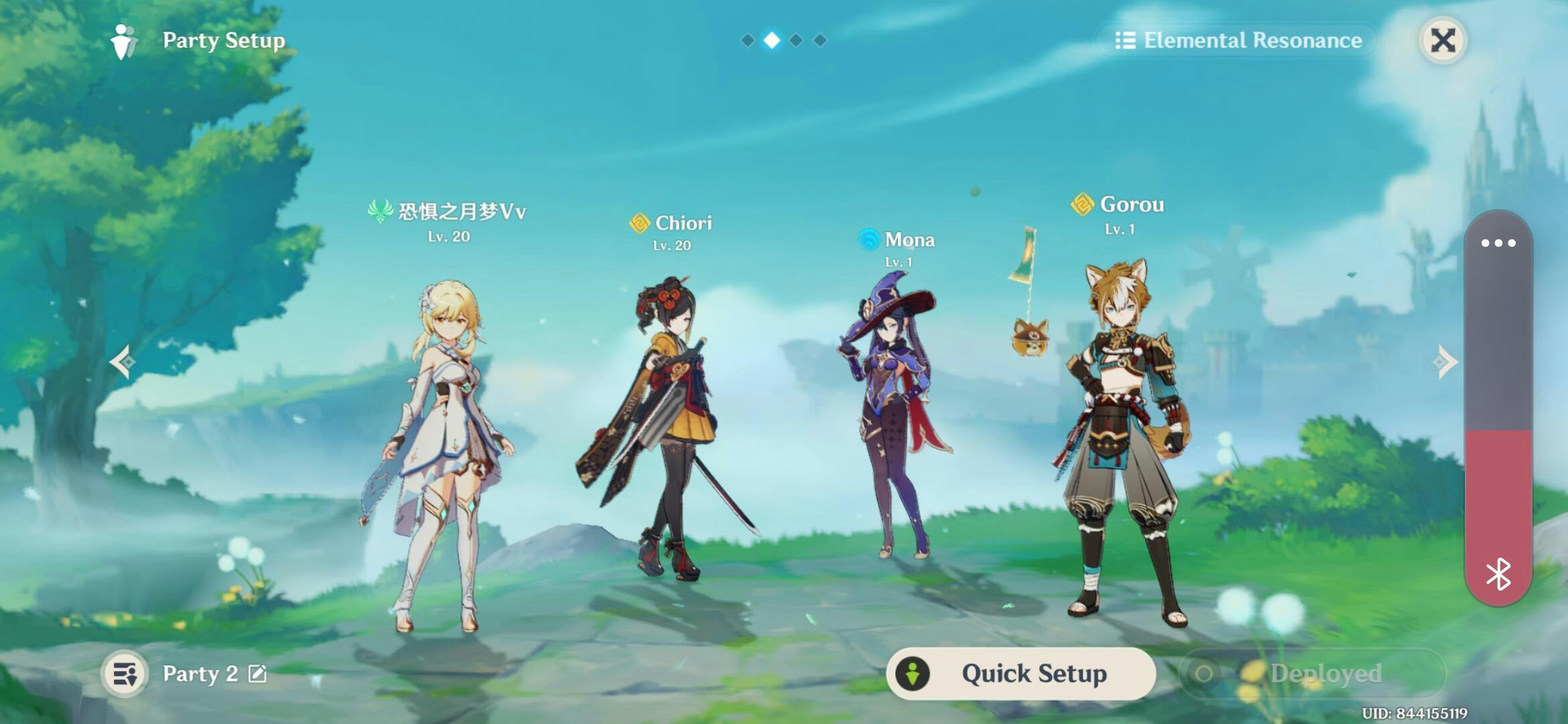
Task: Jump to the first party page dot
Action: pyautogui.click(x=747, y=40)
